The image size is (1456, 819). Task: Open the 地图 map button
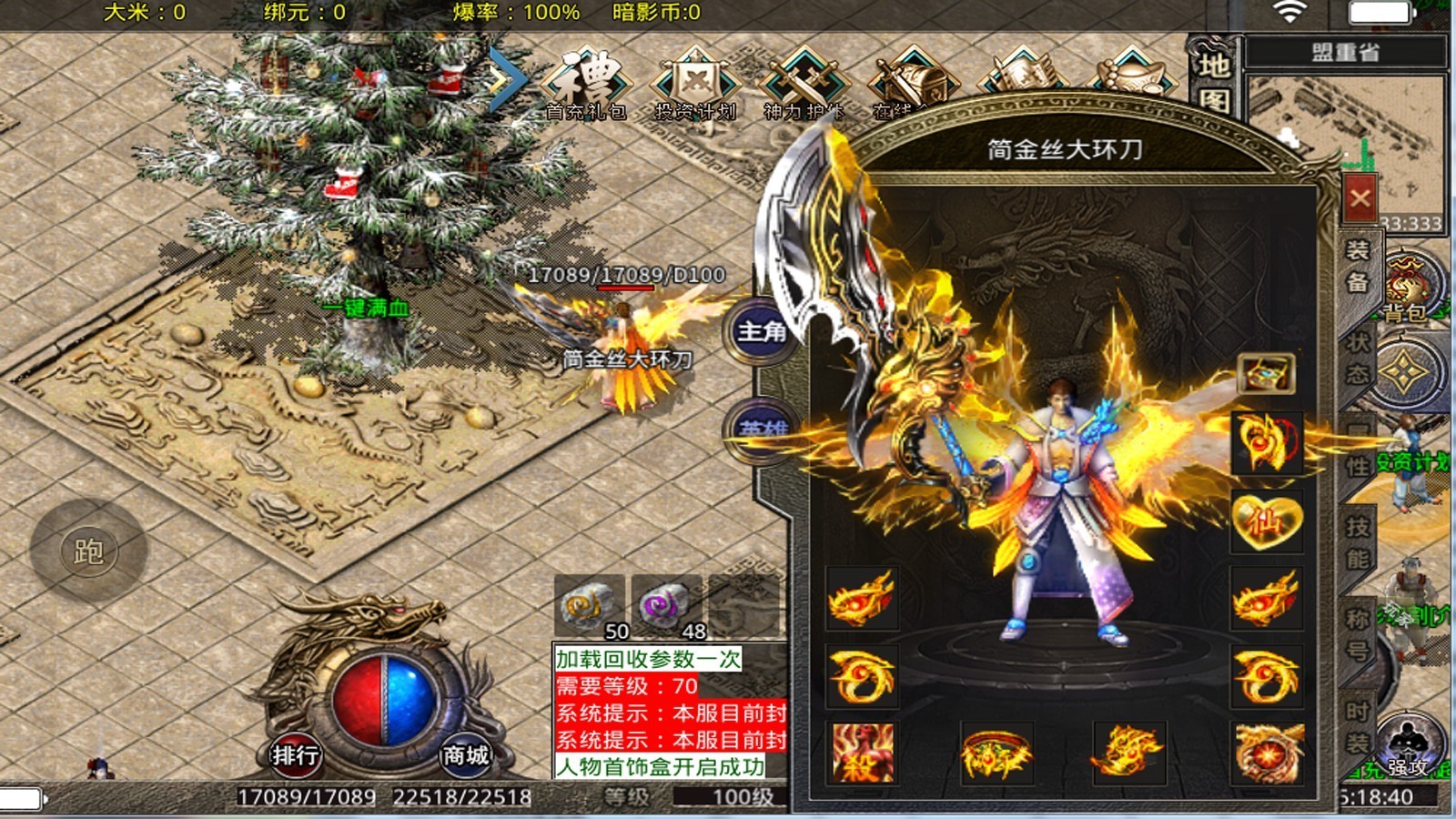1214,82
